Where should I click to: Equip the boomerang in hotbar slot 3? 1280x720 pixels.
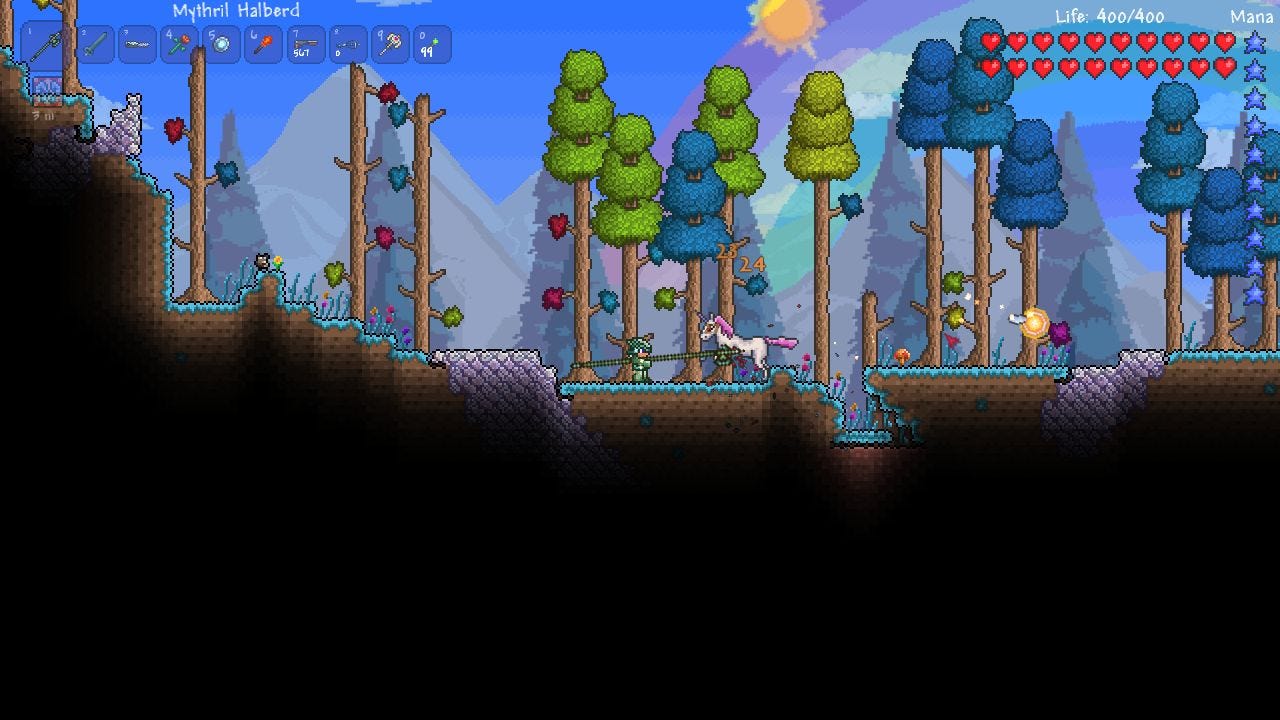138,45
